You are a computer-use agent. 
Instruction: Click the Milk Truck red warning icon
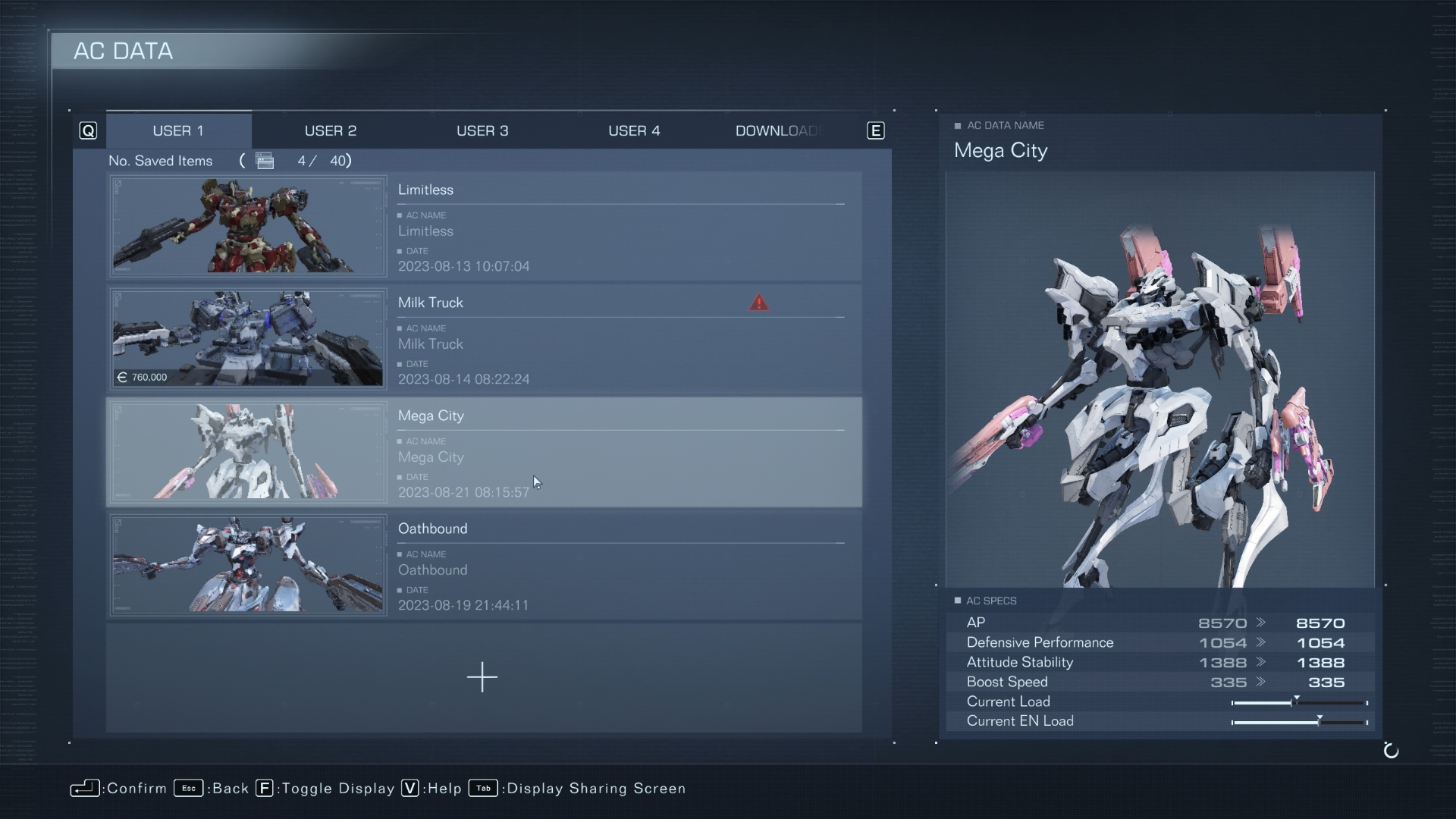(x=758, y=303)
